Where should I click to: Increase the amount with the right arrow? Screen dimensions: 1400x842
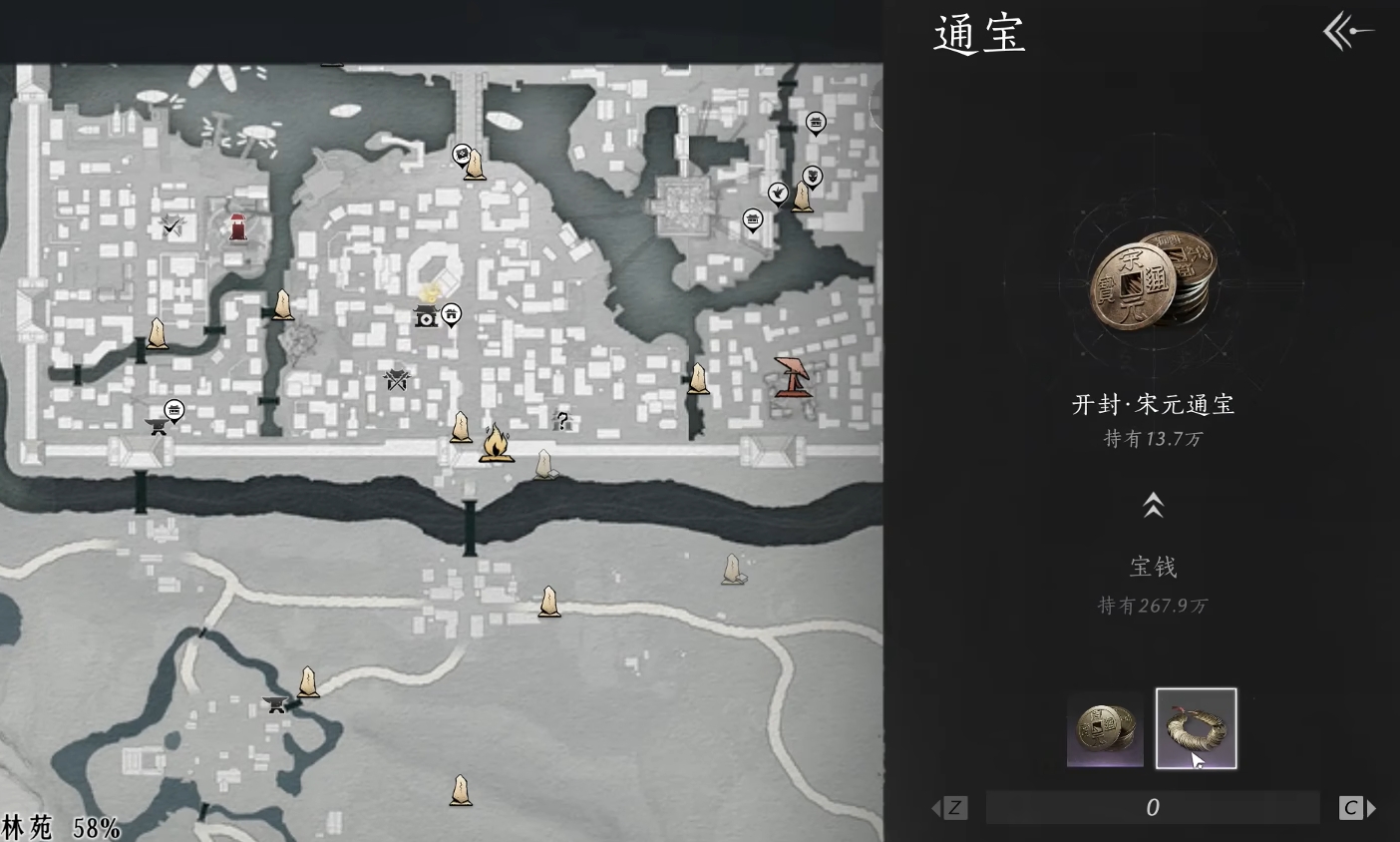[x=1358, y=808]
